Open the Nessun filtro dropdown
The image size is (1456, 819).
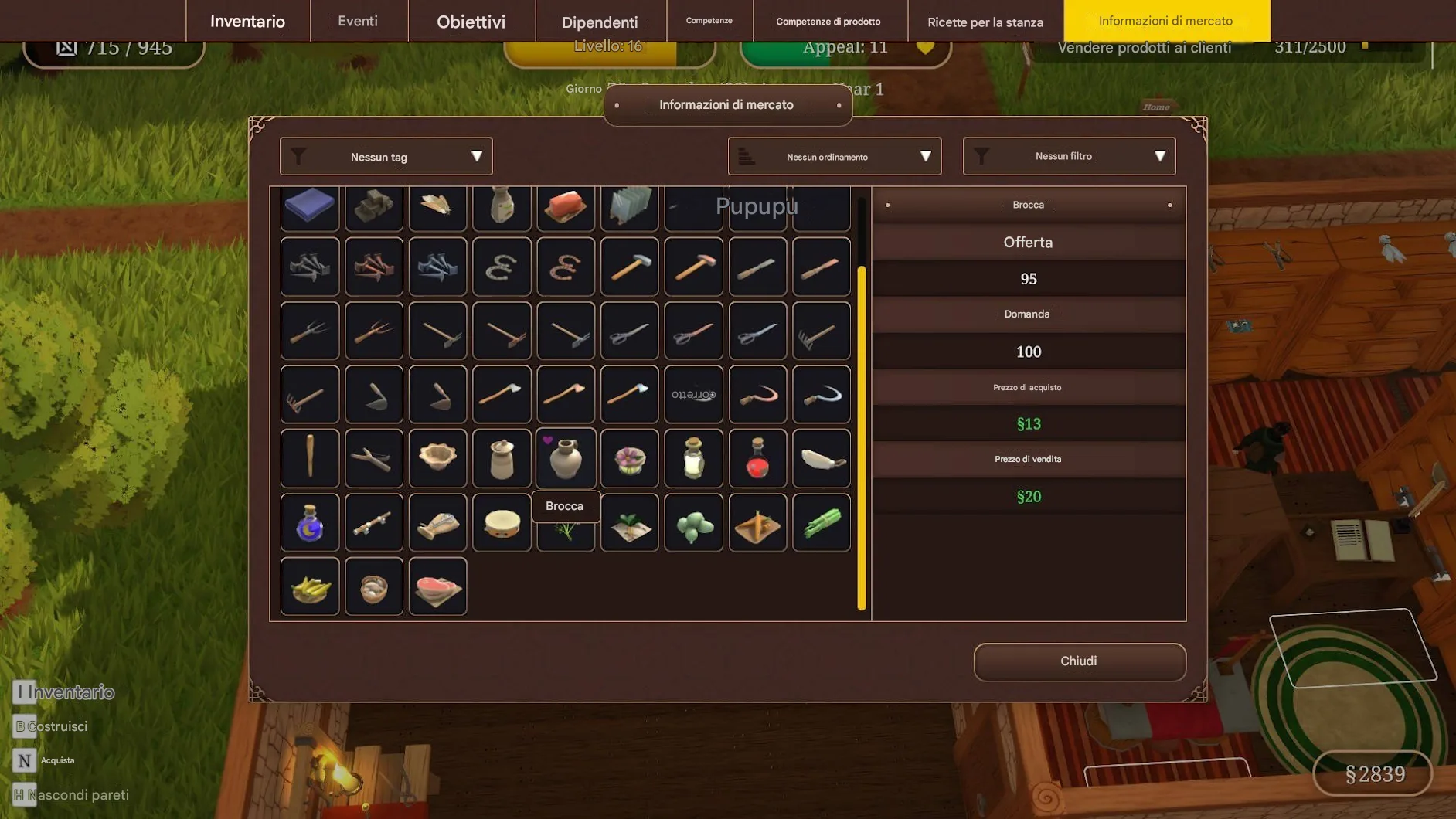click(1069, 157)
